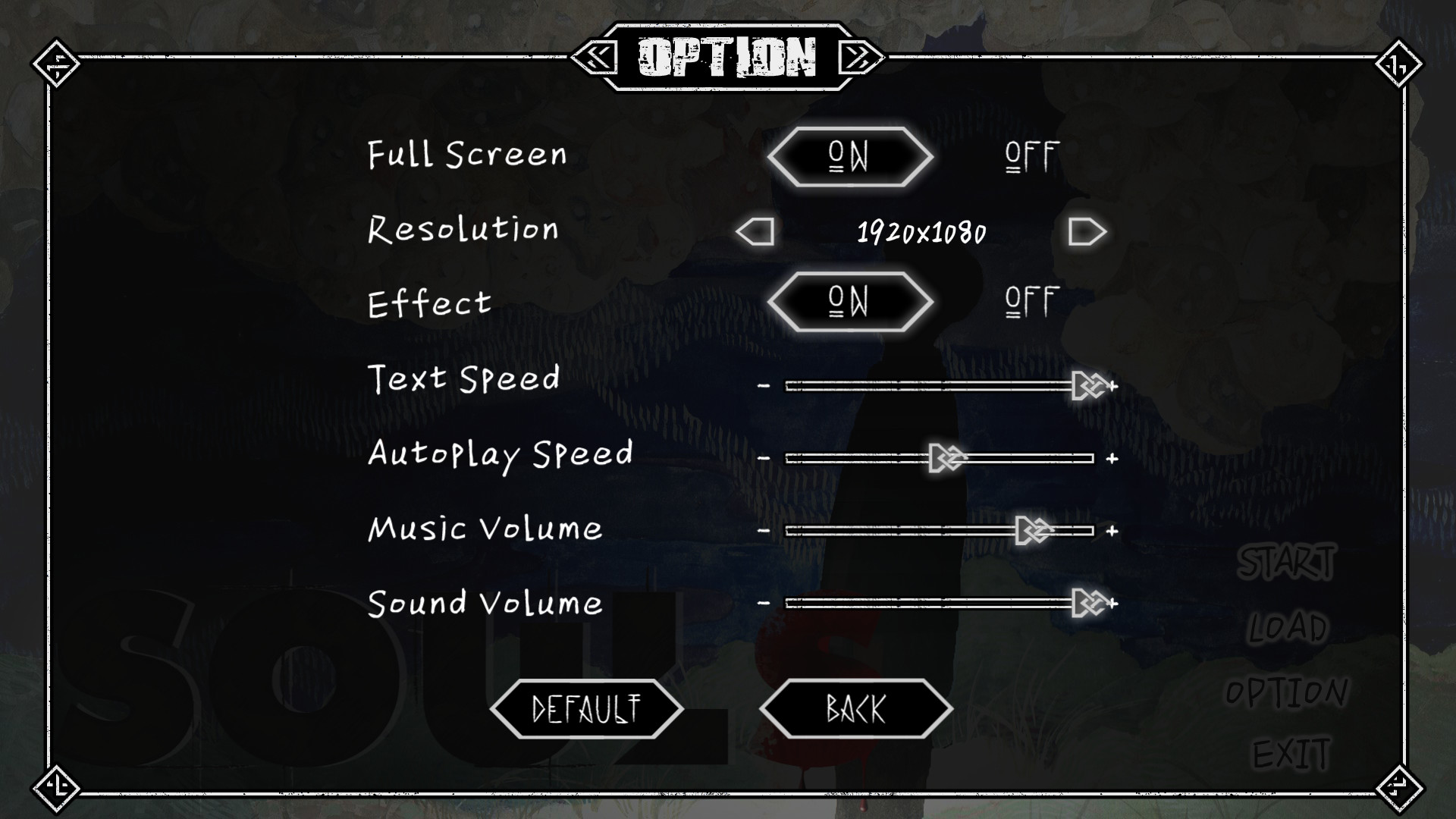Toggle Effect to OFF
Image resolution: width=1456 pixels, height=819 pixels.
click(x=1029, y=300)
